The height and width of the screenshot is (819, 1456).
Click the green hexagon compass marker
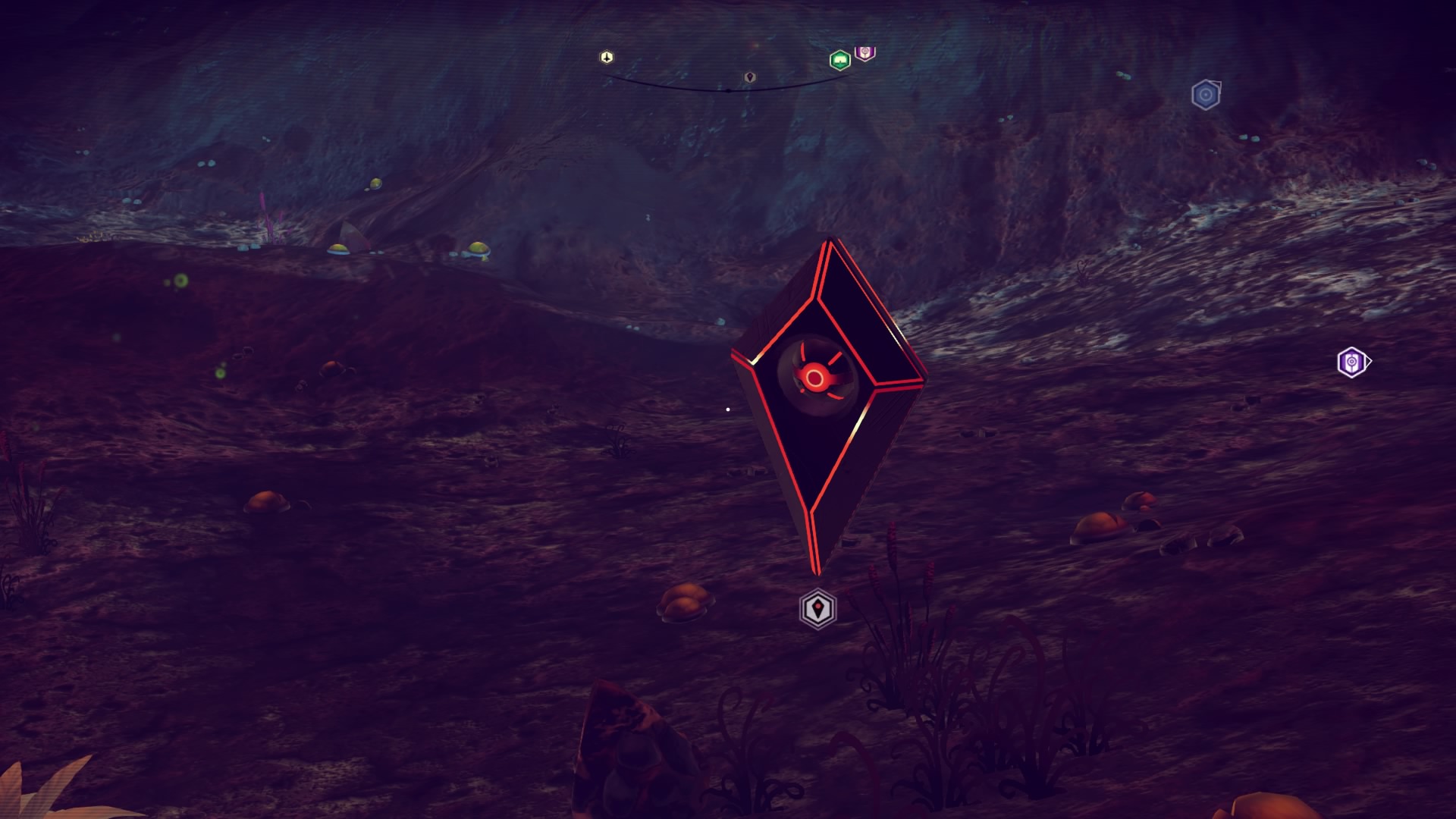pyautogui.click(x=839, y=60)
